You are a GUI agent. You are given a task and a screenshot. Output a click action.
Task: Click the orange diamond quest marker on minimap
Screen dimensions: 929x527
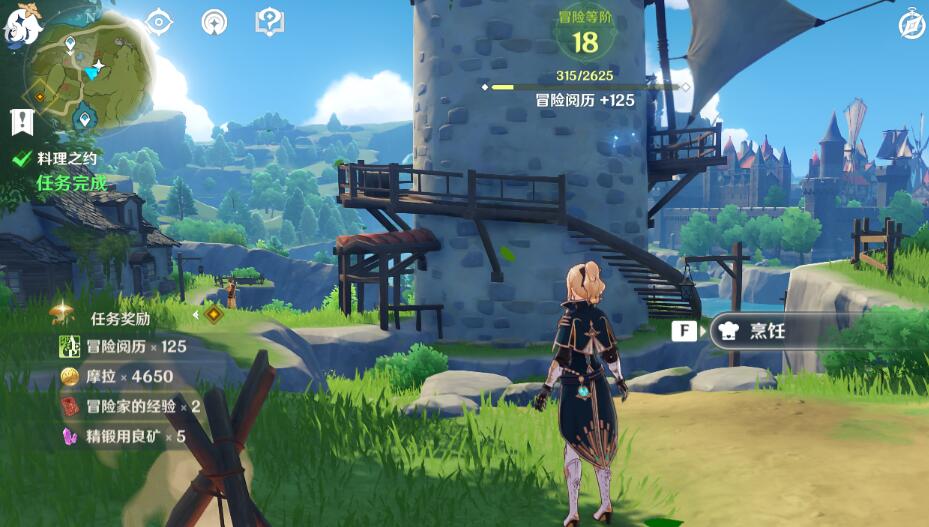click(40, 97)
